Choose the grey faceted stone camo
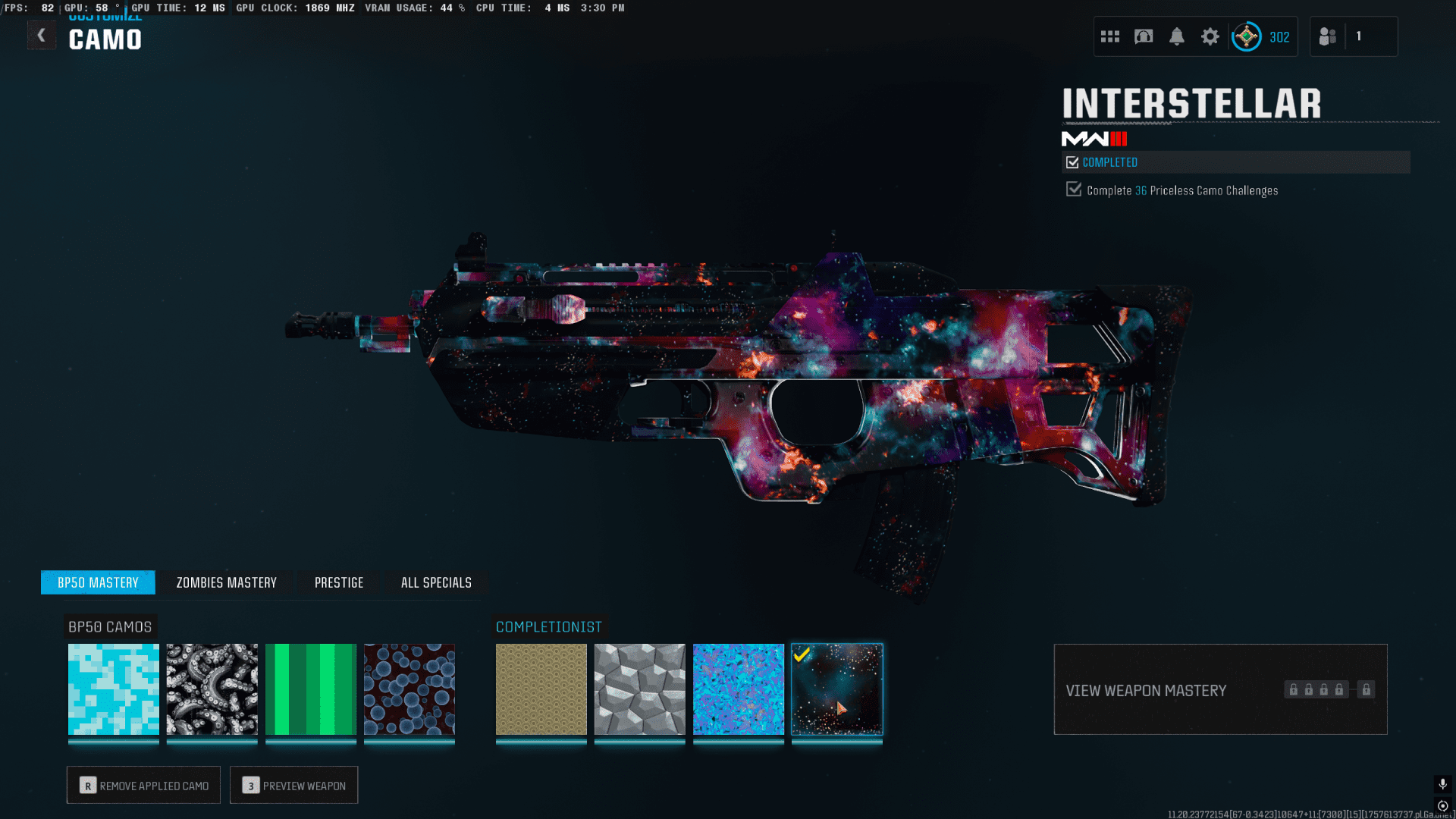The width and height of the screenshot is (1456, 819). pyautogui.click(x=640, y=689)
